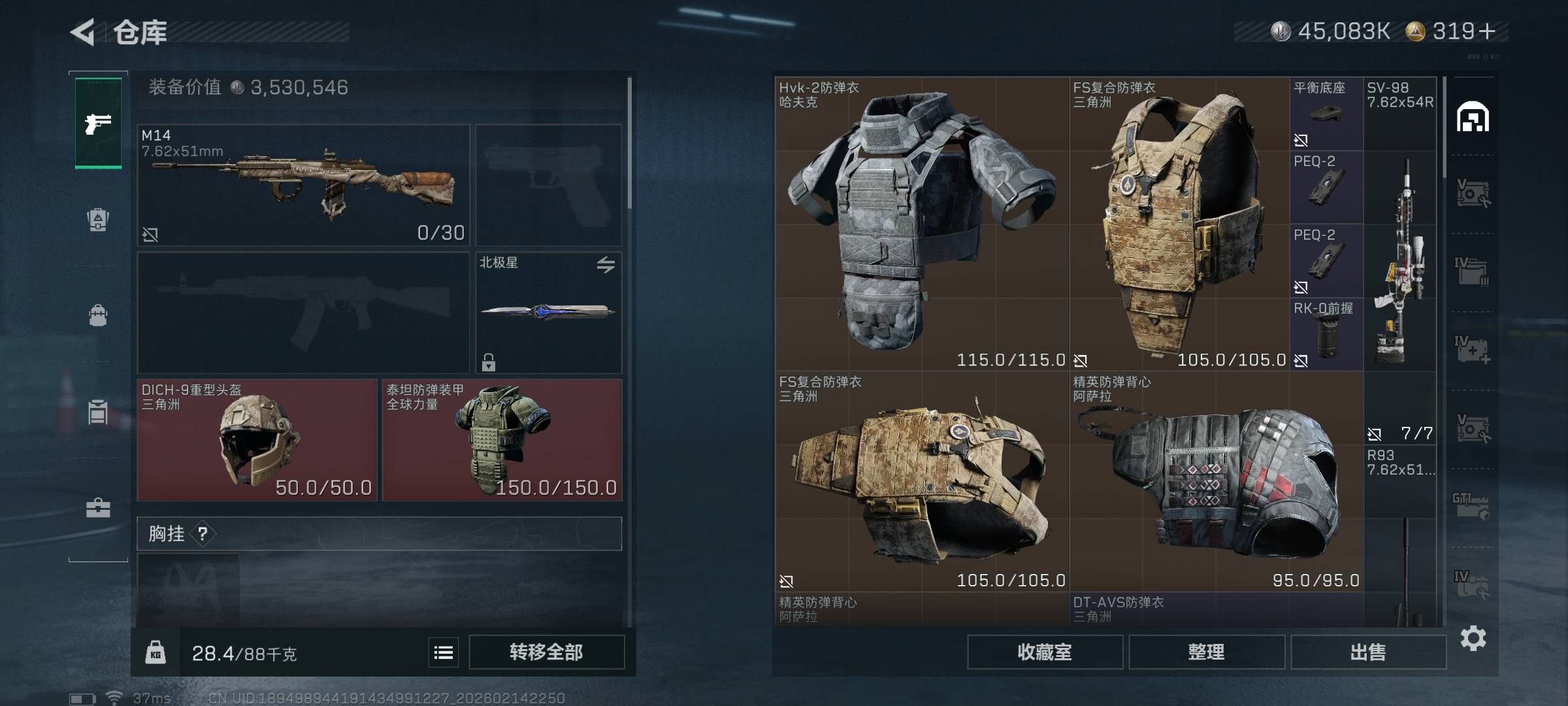Select the Hvk-2防弹衣 armor in storage
Image resolution: width=1568 pixels, height=706 pixels.
click(921, 224)
